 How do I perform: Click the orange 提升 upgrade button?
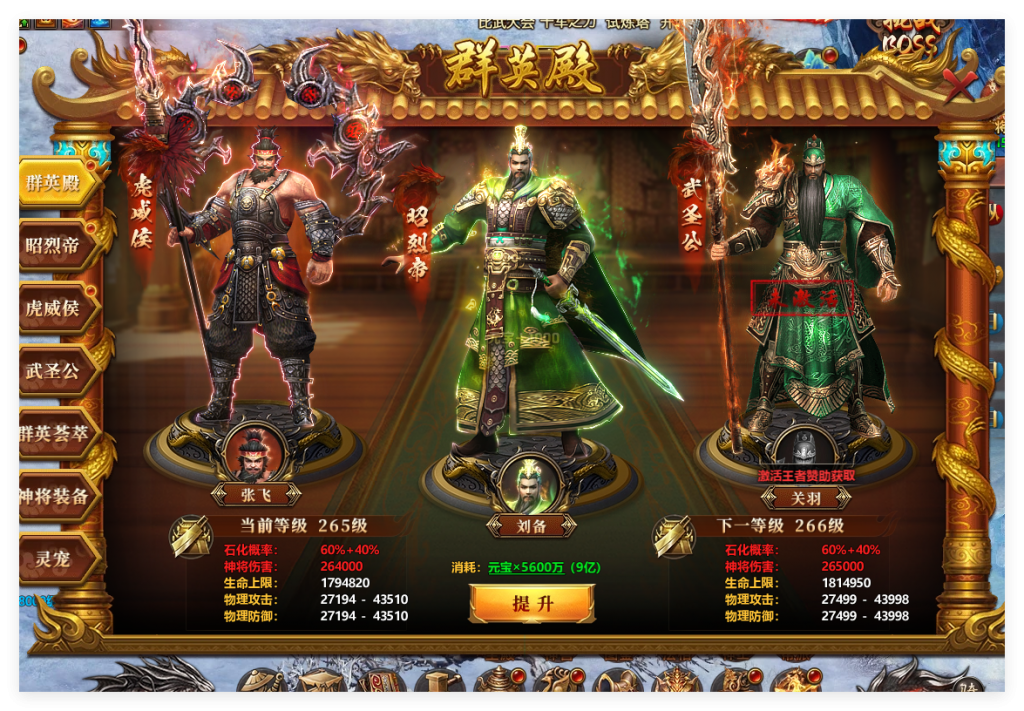[x=532, y=603]
